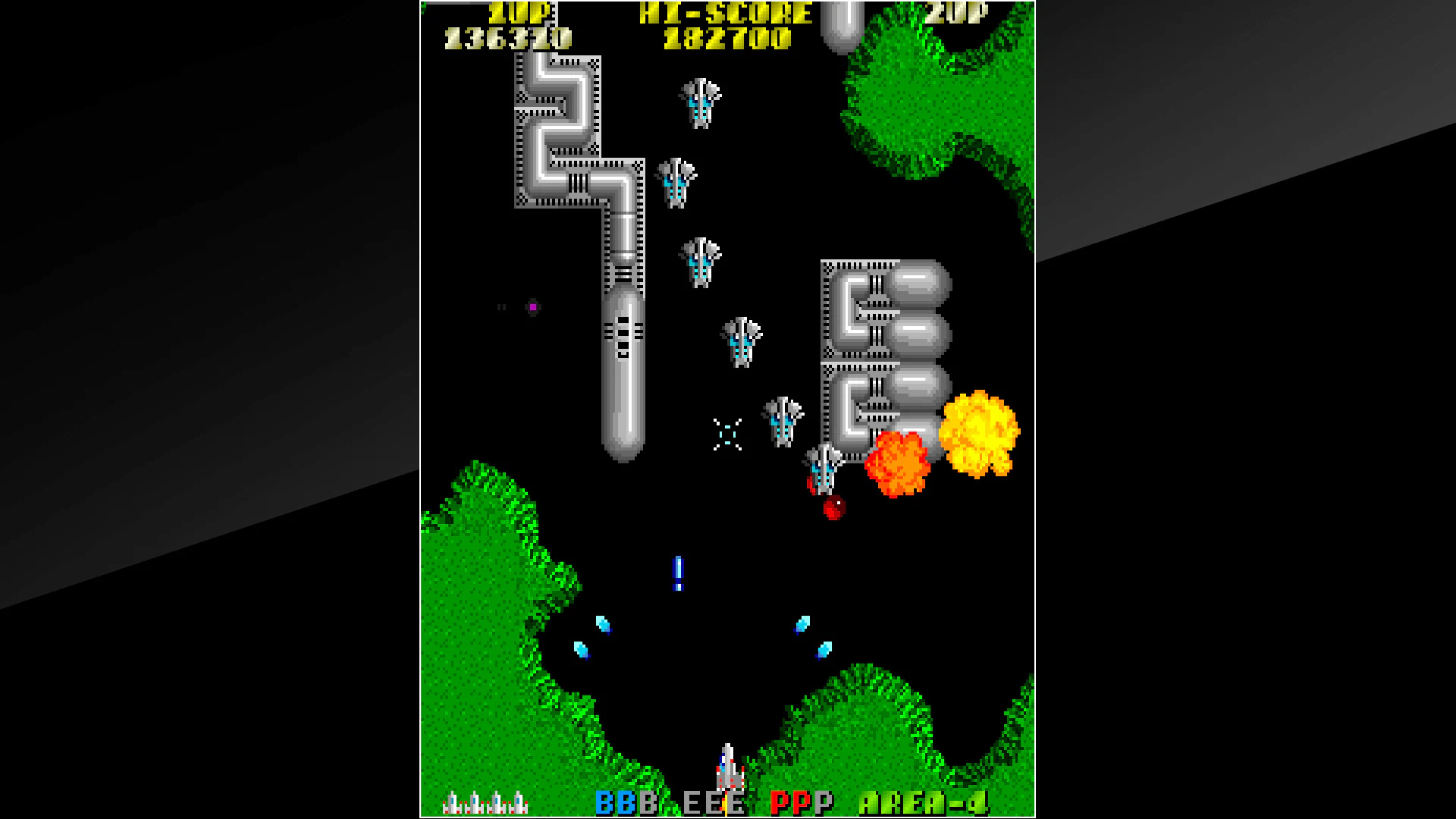This screenshot has width=1456, height=819.
Task: Click the topmost enemy walker sprite
Action: tap(699, 102)
